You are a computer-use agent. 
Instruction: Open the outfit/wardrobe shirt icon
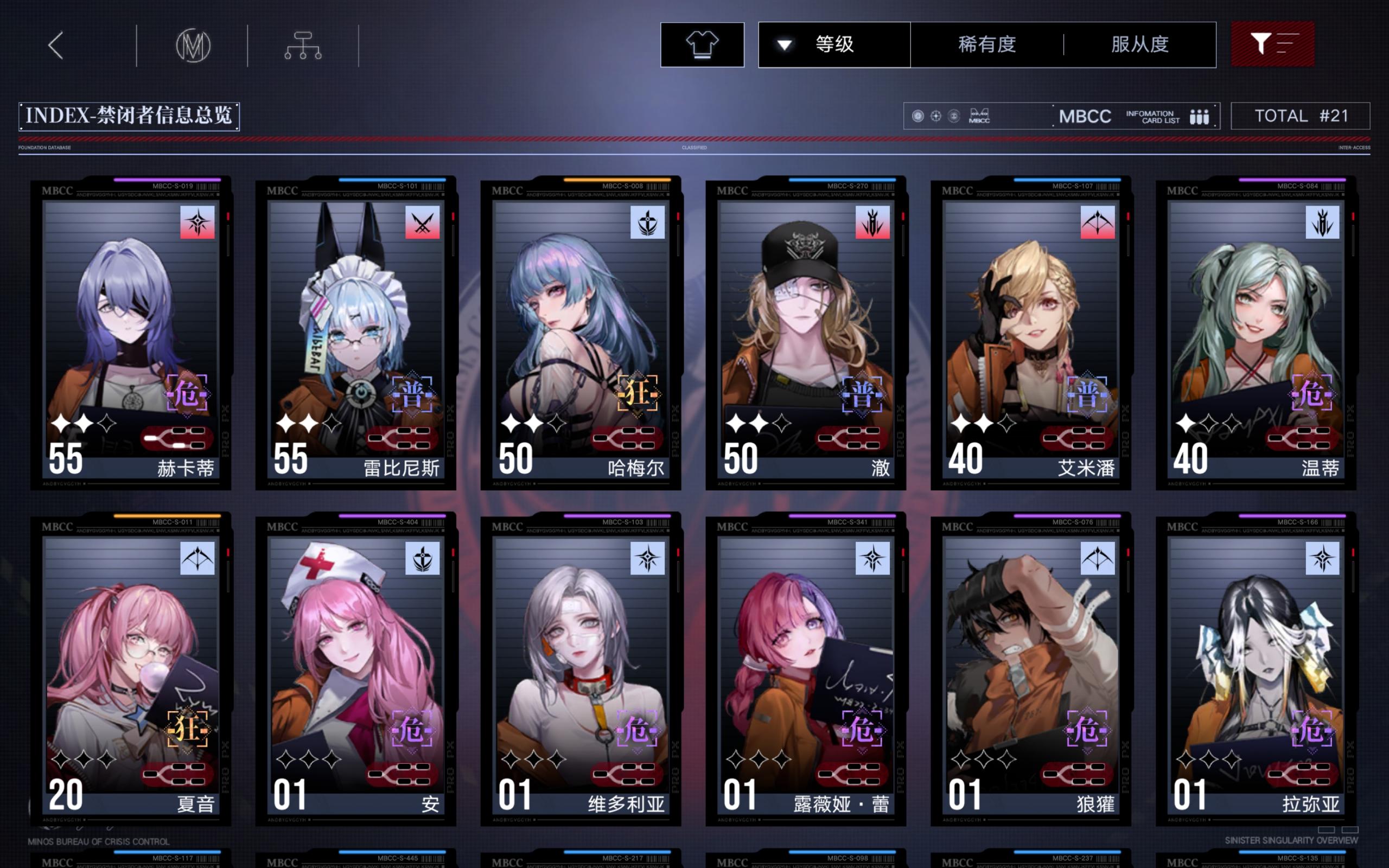[x=702, y=46]
